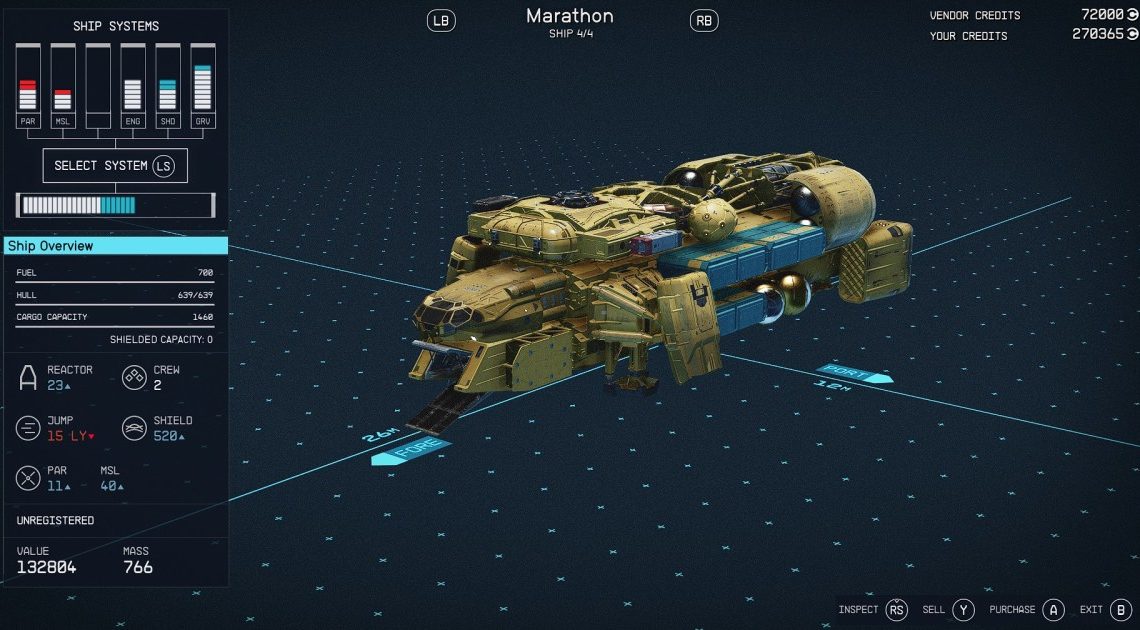Click the Select System box
The width and height of the screenshot is (1140, 630).
[115, 166]
